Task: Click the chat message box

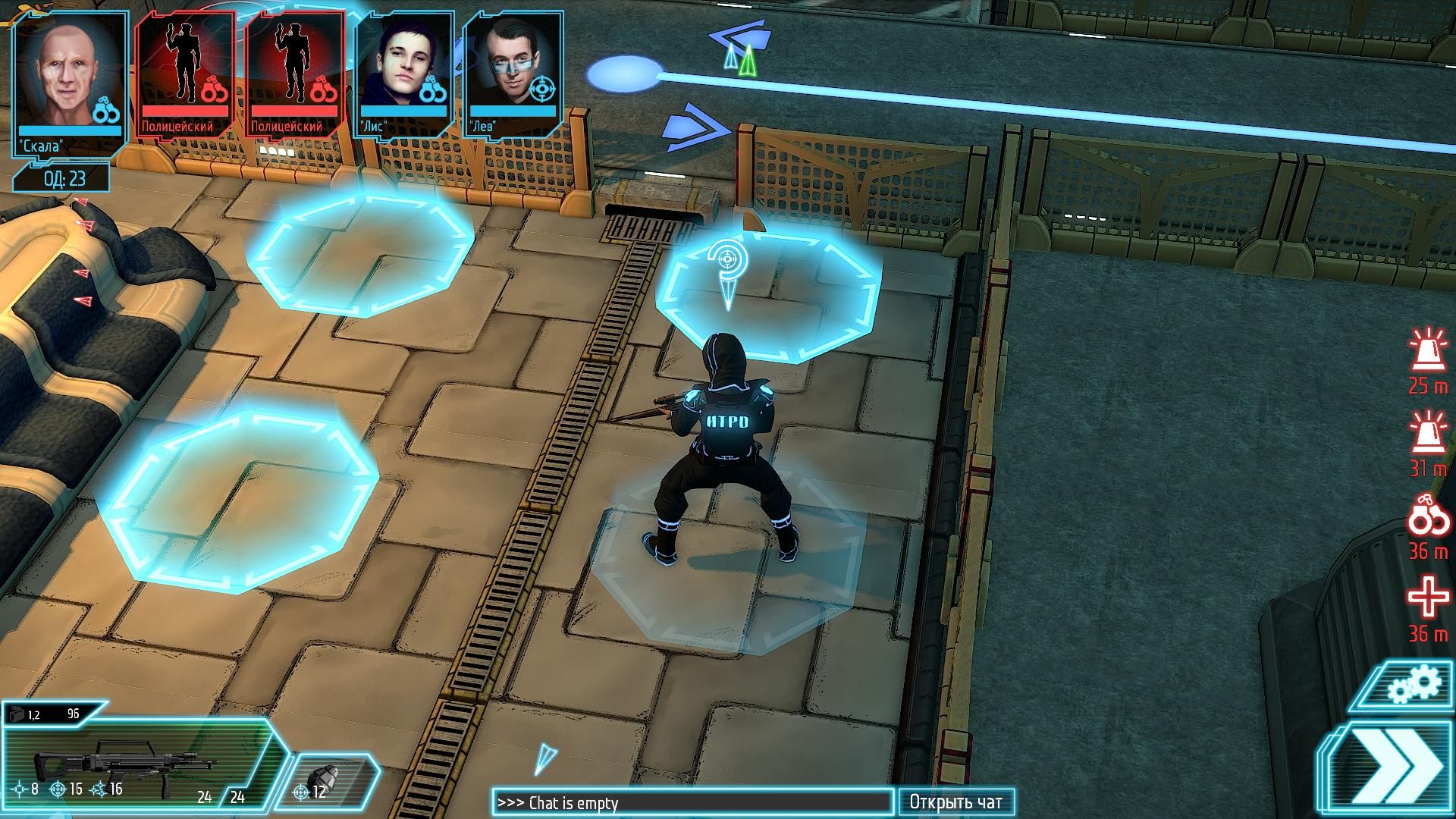Action: pos(692,802)
